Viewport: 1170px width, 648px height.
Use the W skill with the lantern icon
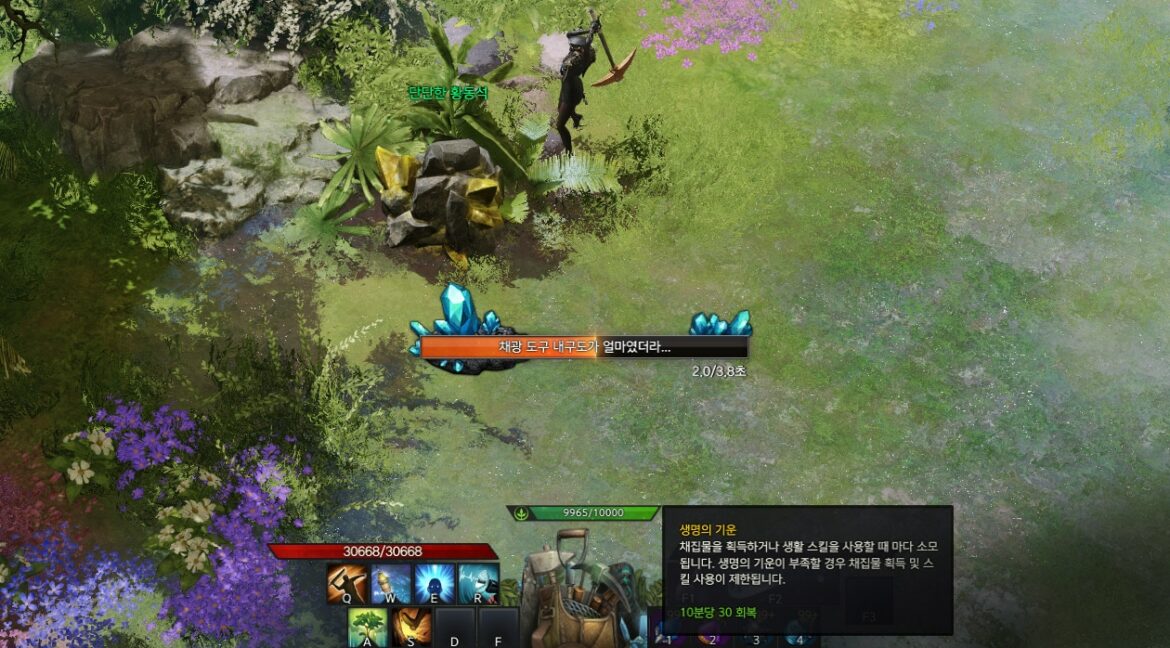[391, 584]
